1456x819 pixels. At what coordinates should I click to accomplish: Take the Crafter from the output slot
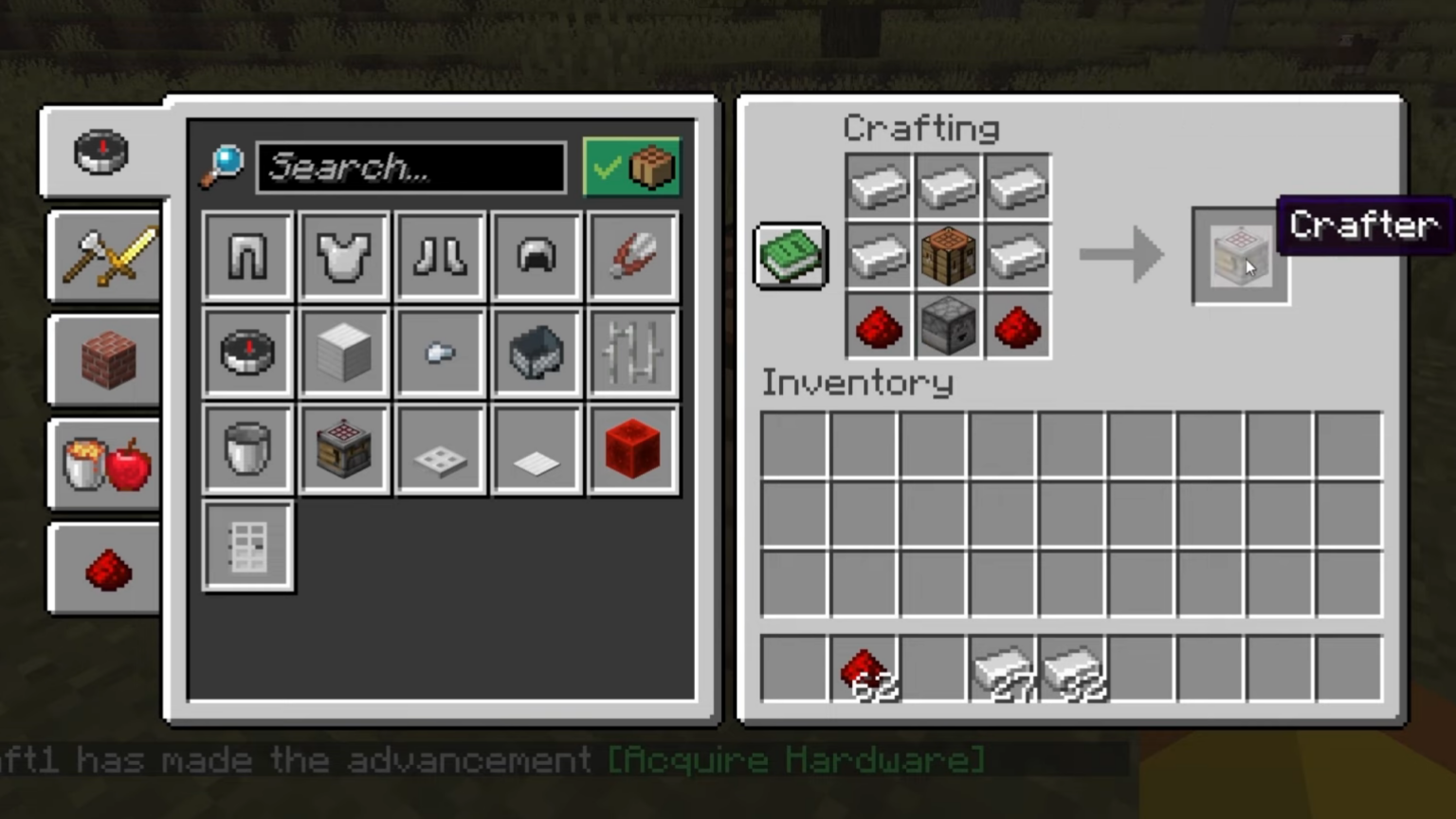pyautogui.click(x=1239, y=254)
